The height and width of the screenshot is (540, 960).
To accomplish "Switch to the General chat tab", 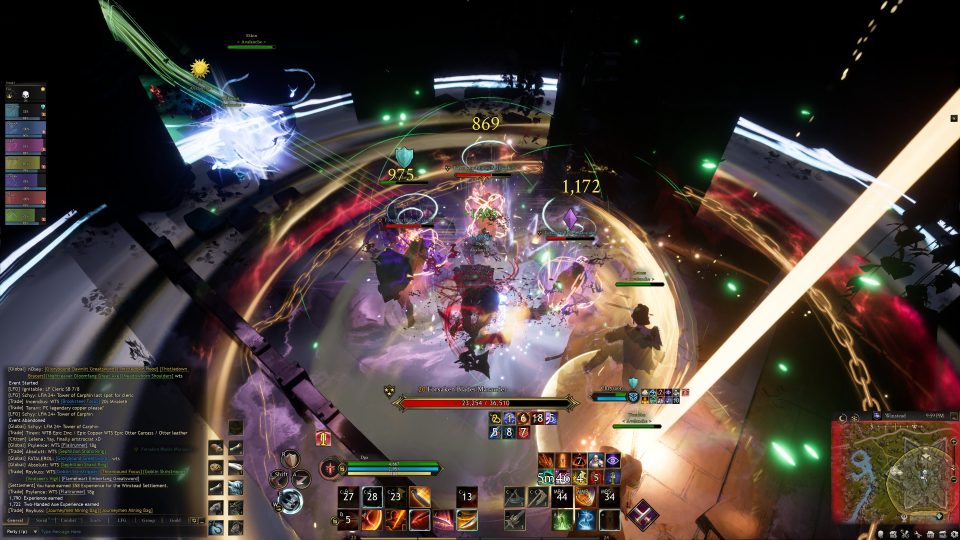I will click(16, 520).
